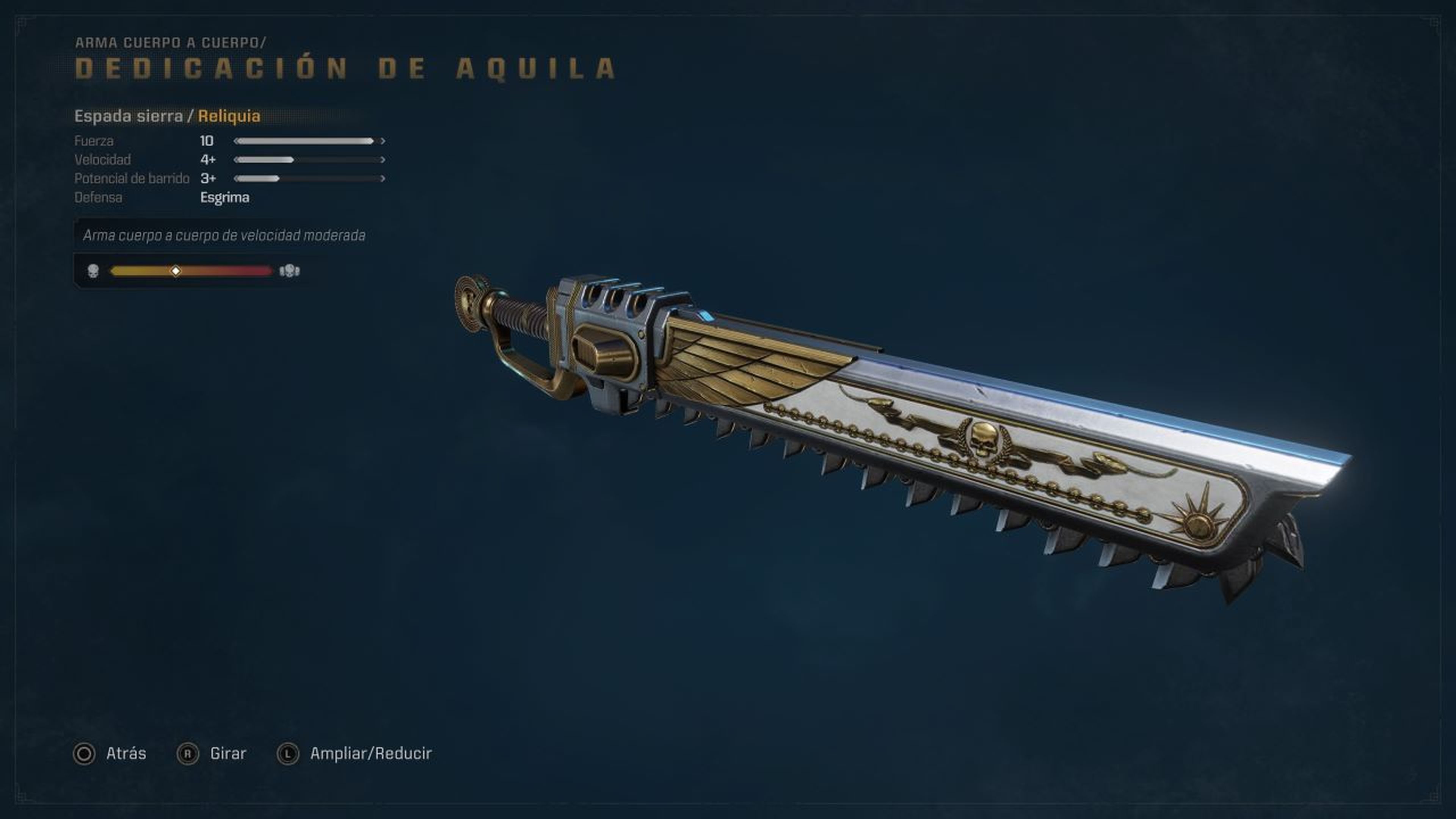Image resolution: width=1456 pixels, height=819 pixels.
Task: Select the Reliquia rarity label
Action: [228, 116]
